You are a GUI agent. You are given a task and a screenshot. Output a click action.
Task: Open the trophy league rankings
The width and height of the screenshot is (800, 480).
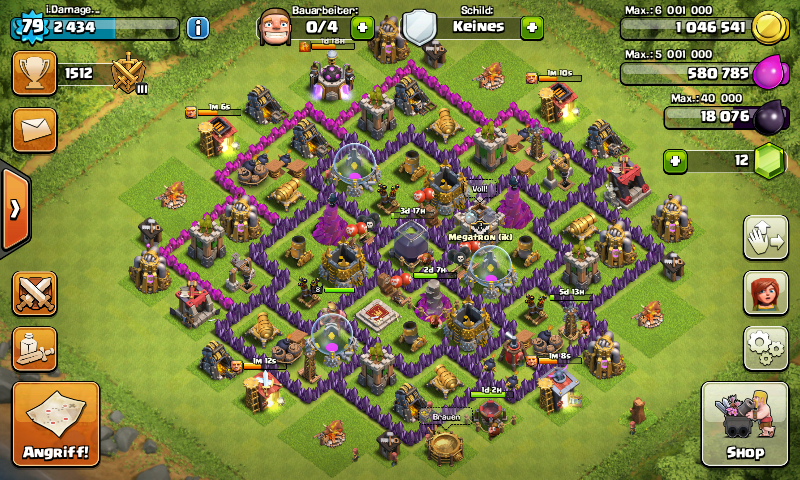(x=34, y=73)
